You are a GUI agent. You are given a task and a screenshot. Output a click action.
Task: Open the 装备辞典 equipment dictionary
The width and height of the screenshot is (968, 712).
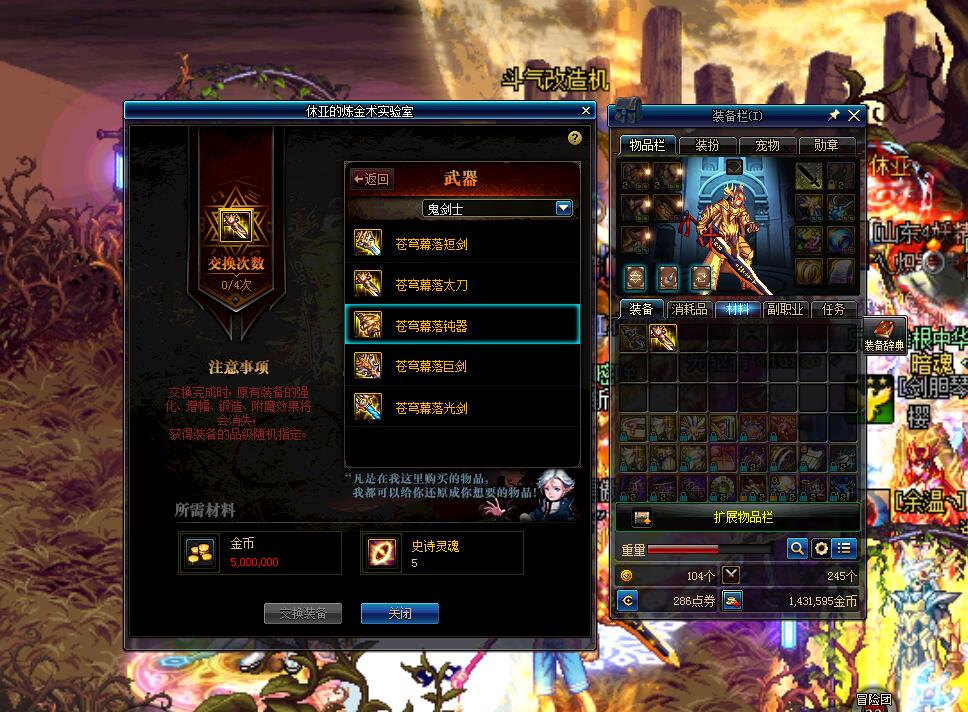[884, 336]
